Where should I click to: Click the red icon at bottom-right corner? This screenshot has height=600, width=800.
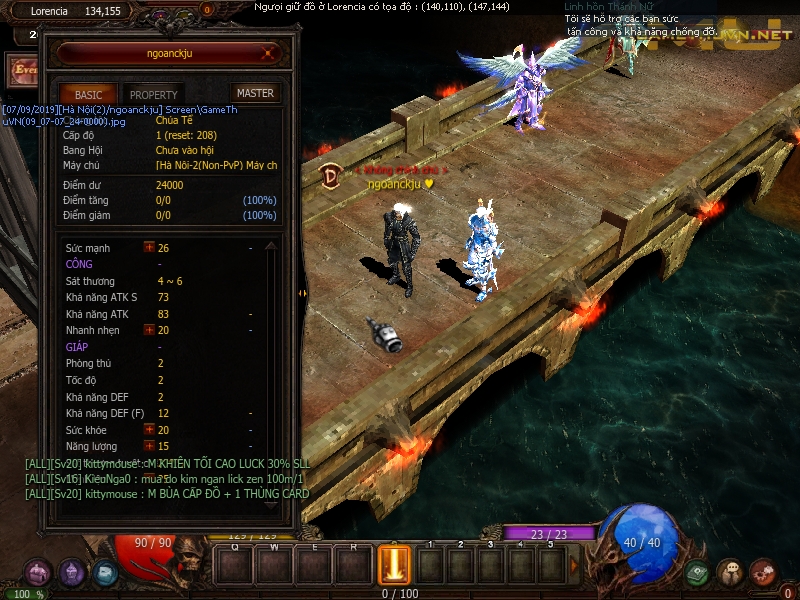[763, 573]
